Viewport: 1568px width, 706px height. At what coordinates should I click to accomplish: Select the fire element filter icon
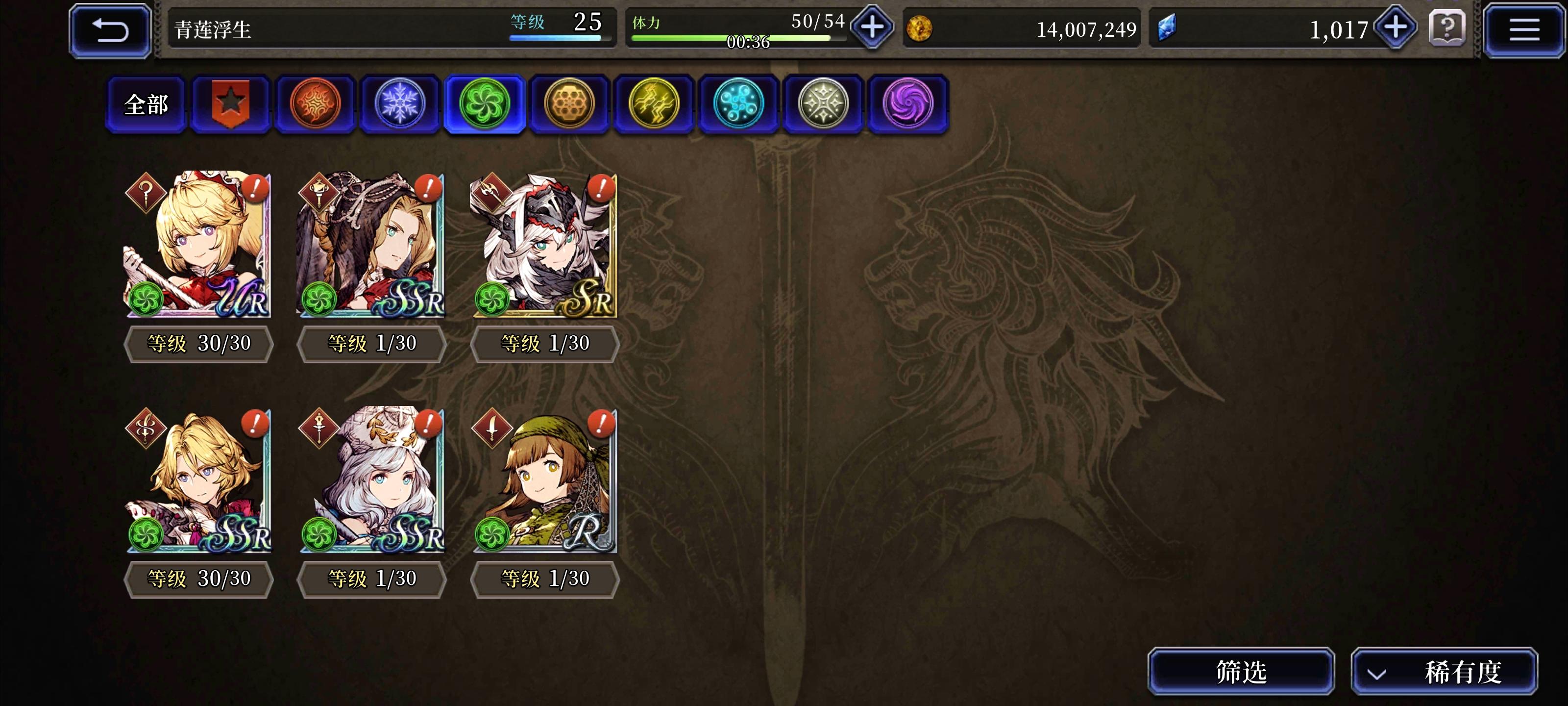tap(315, 103)
